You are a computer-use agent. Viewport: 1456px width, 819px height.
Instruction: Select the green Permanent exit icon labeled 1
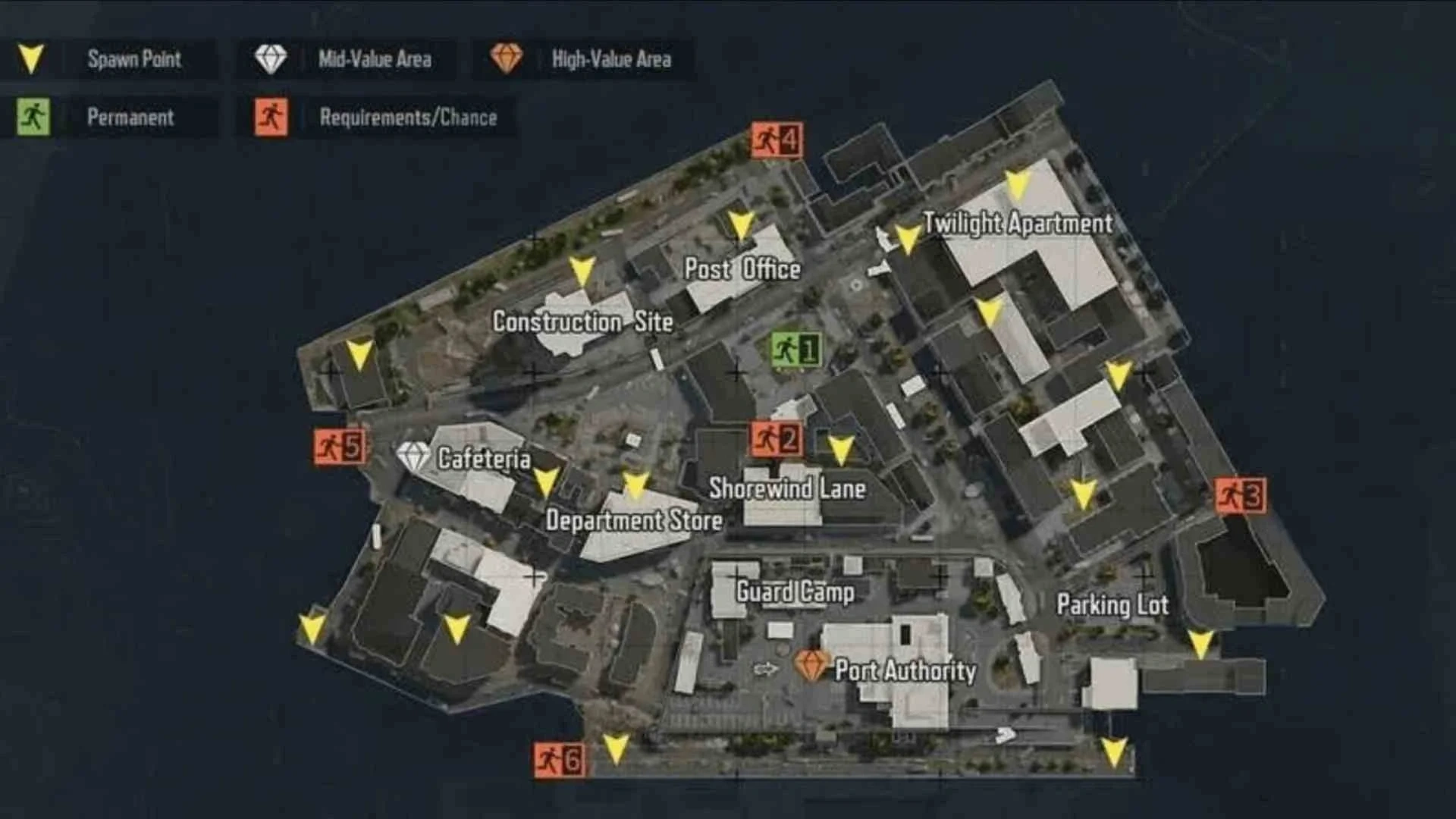point(795,350)
